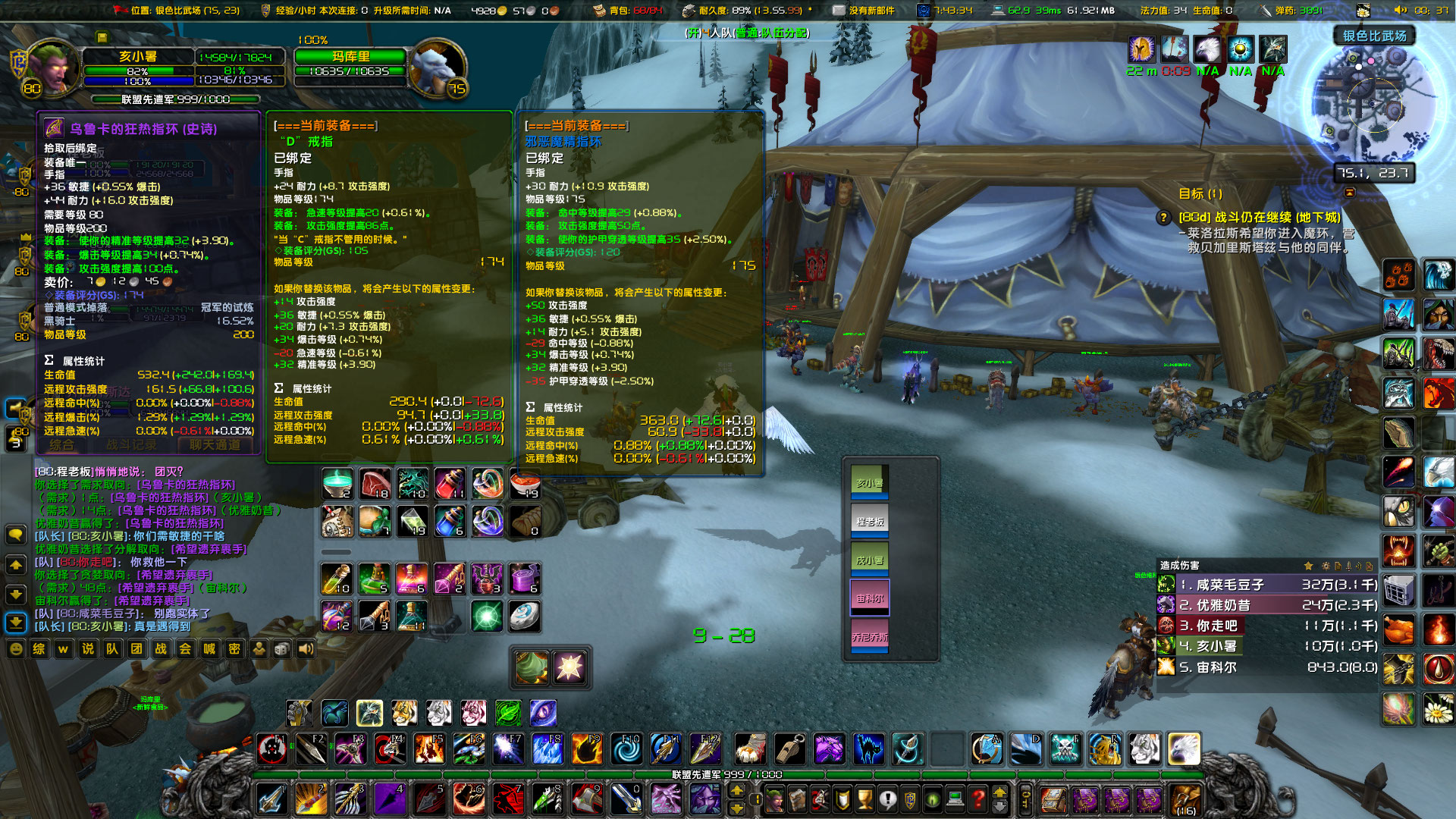1456x819 pixels.
Task: Open the damage meter settings gear icon
Action: 1326,566
